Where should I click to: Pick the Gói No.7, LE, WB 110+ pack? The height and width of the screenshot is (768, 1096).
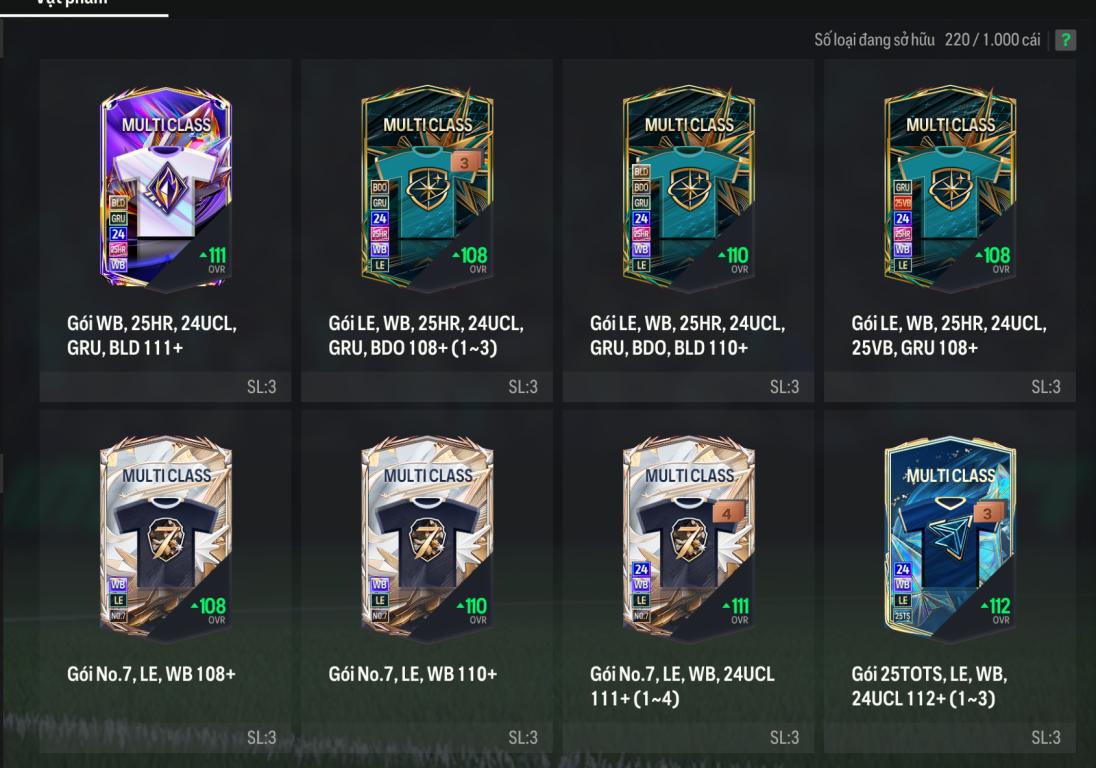point(427,540)
